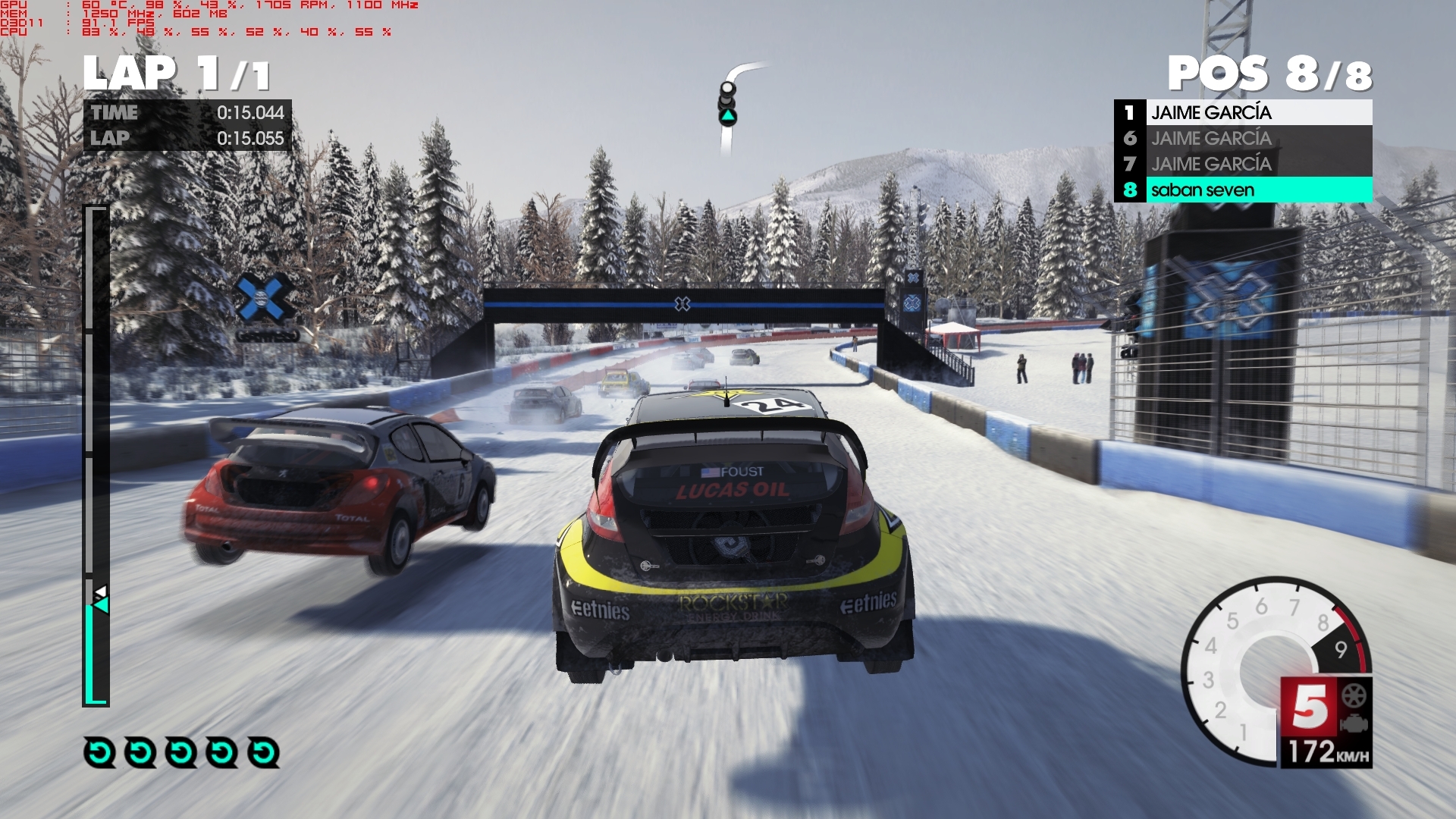The width and height of the screenshot is (1456, 819).
Task: Click the wheel damage icon
Action: (1354, 696)
